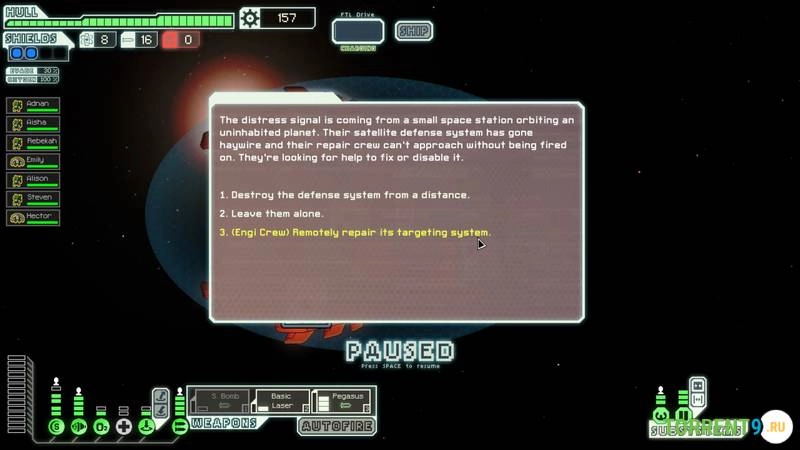
Task: Open the SHIP menu button
Action: [x=413, y=30]
